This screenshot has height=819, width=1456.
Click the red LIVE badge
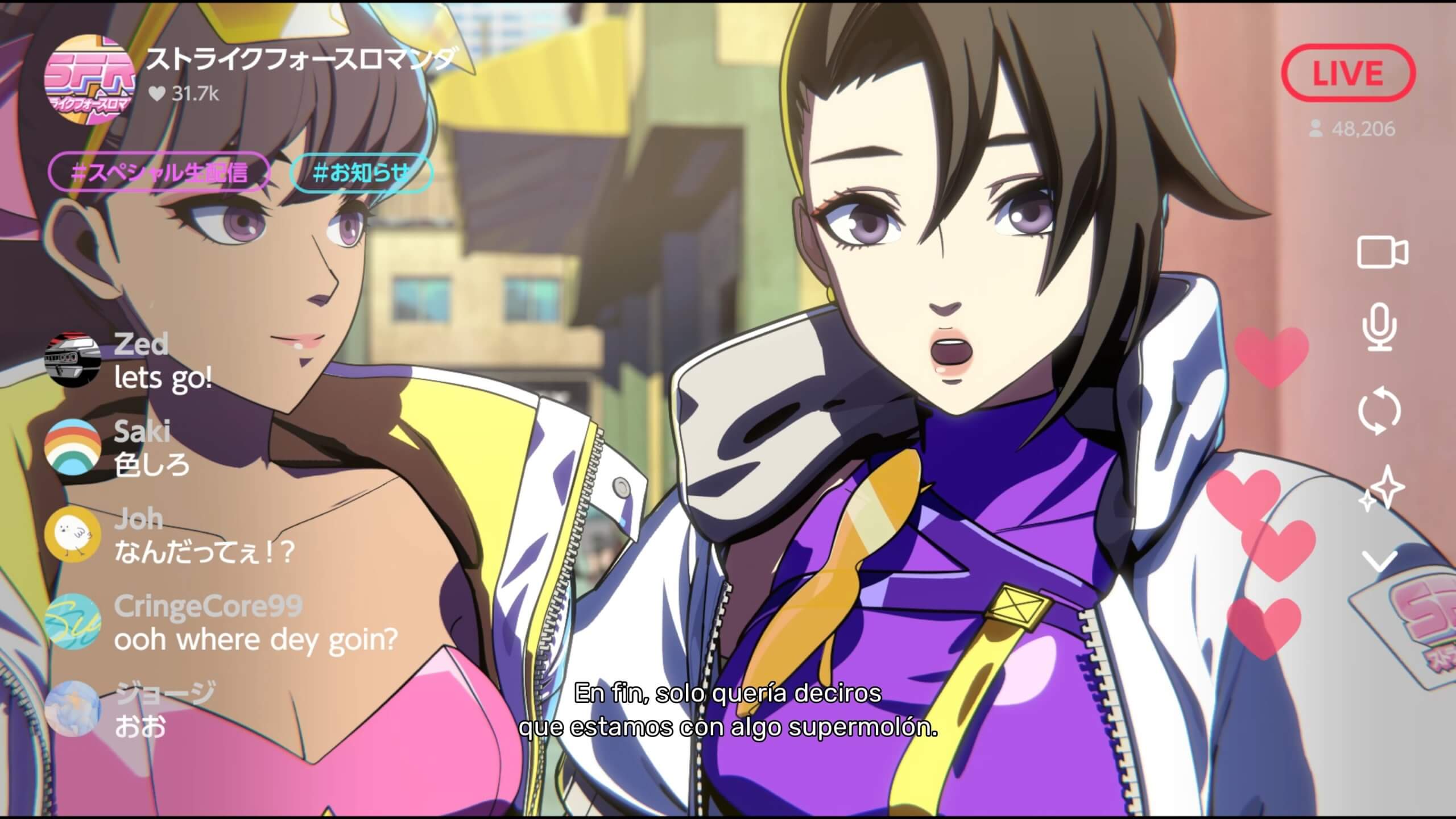pos(1347,73)
